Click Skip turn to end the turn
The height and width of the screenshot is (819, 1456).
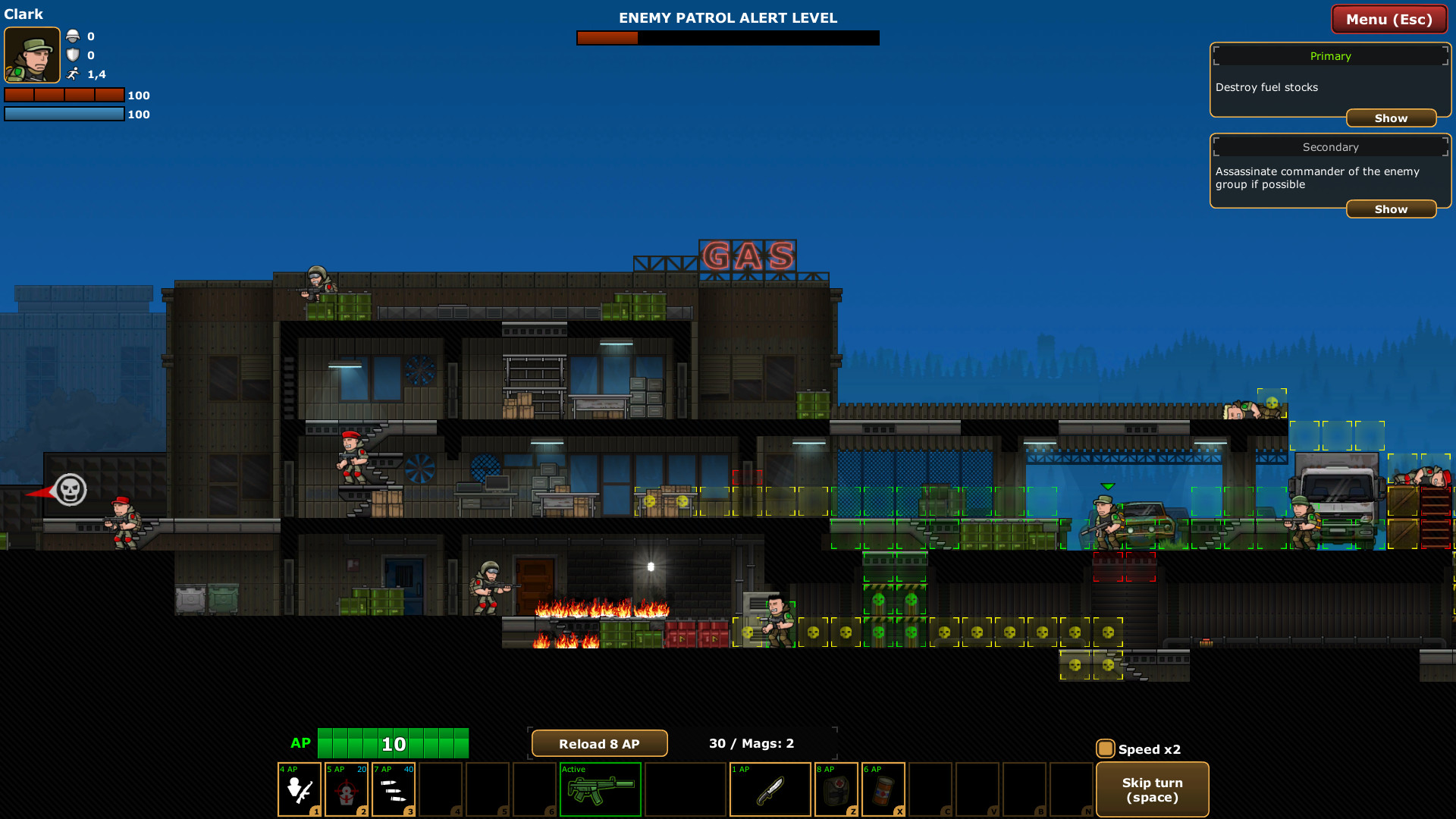tap(1152, 789)
